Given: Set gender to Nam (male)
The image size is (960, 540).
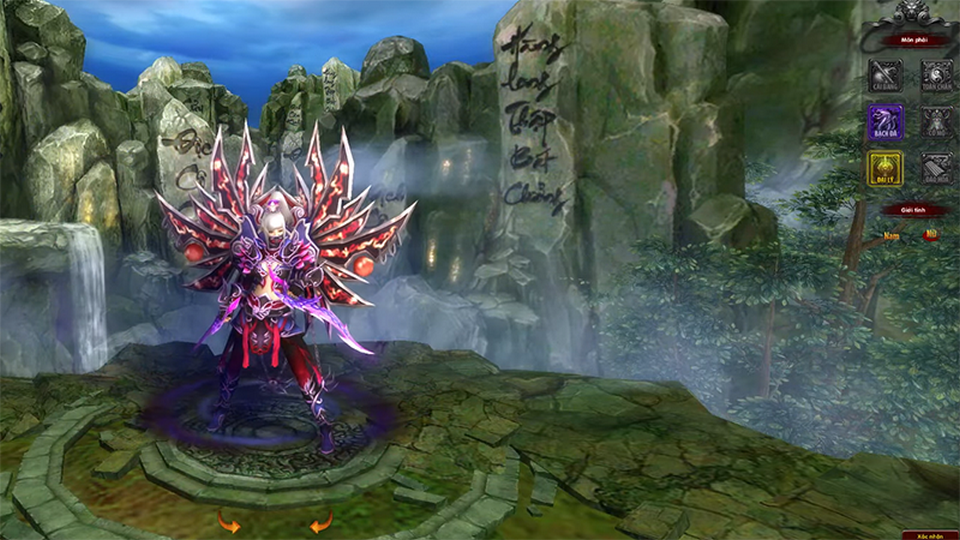Looking at the screenshot, I should pyautogui.click(x=890, y=236).
